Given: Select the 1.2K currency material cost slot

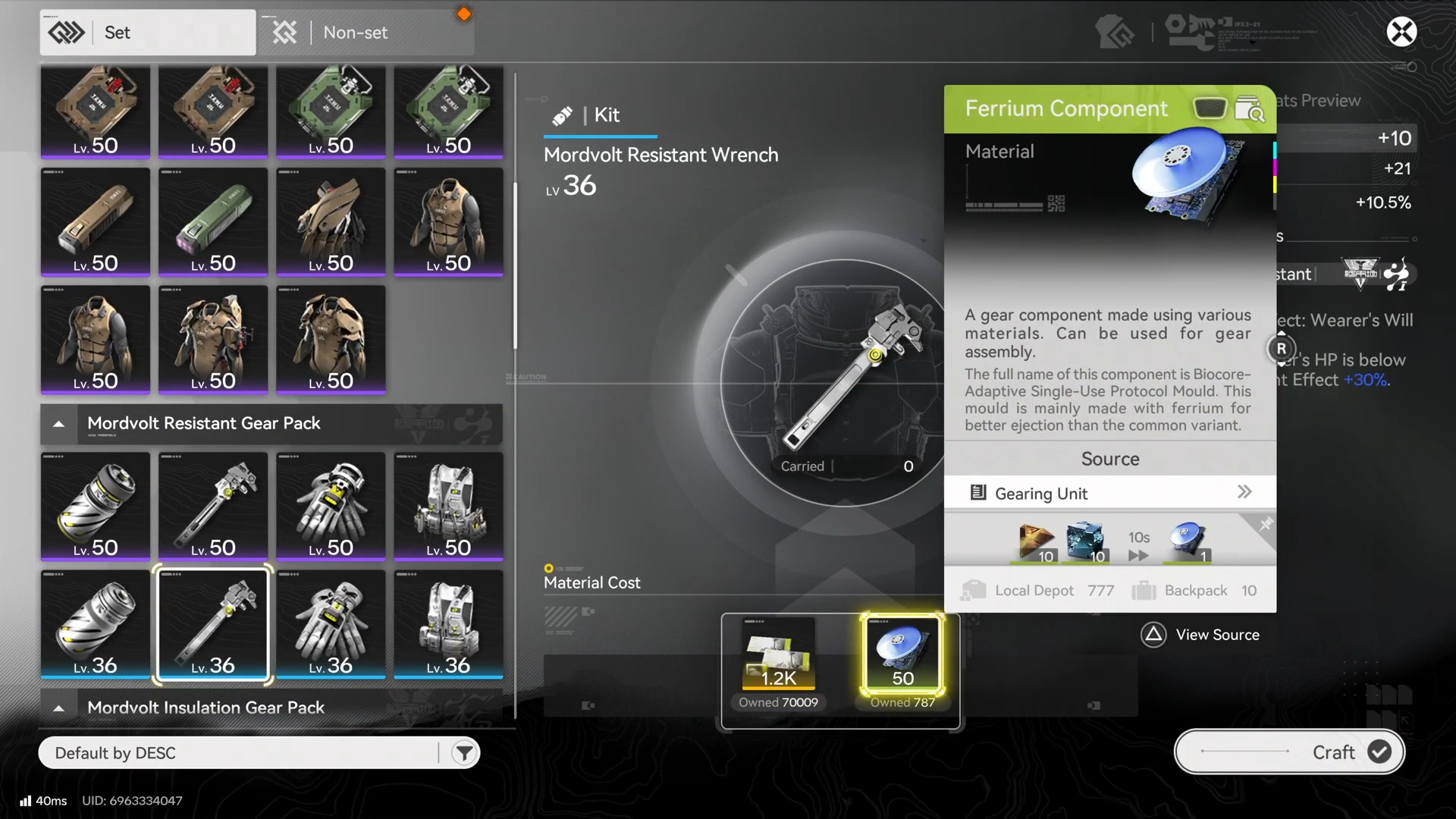Looking at the screenshot, I should (x=779, y=654).
